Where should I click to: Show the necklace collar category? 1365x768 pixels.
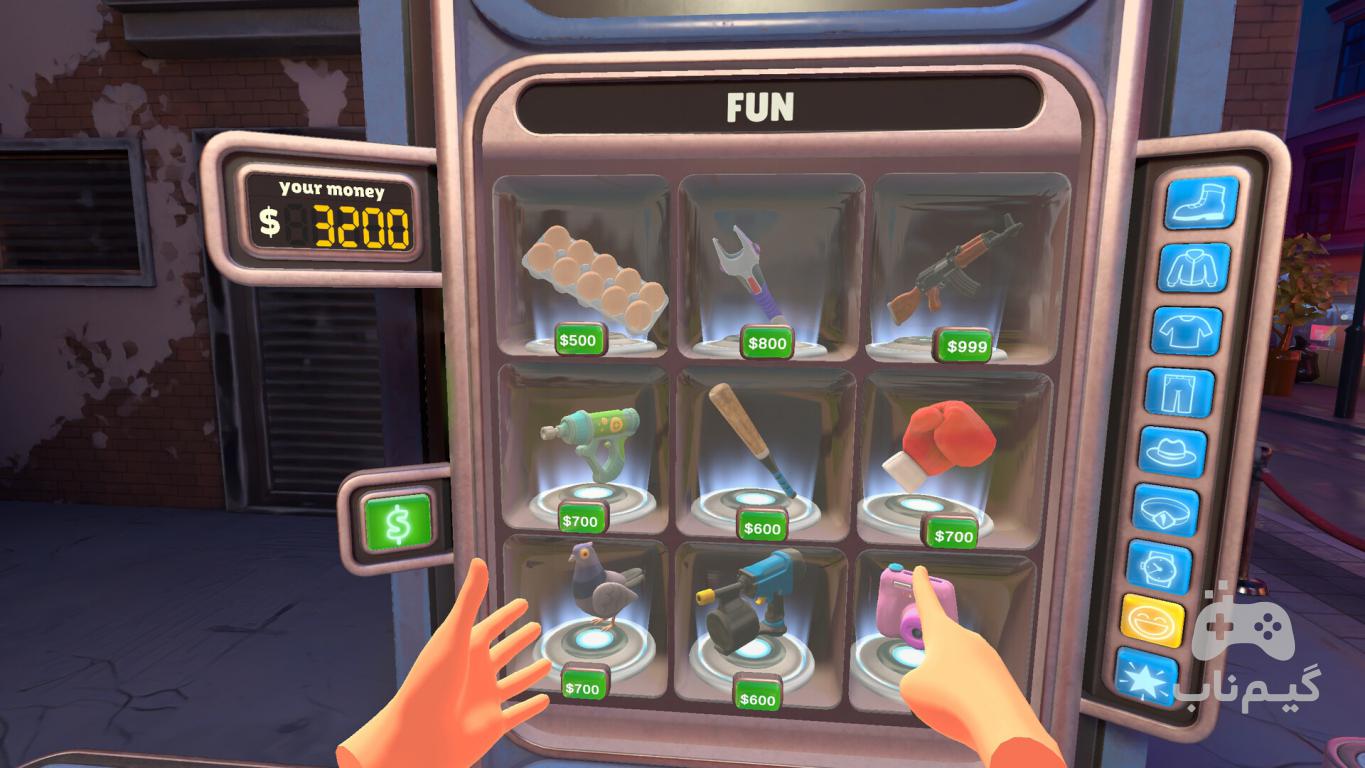click(1166, 509)
